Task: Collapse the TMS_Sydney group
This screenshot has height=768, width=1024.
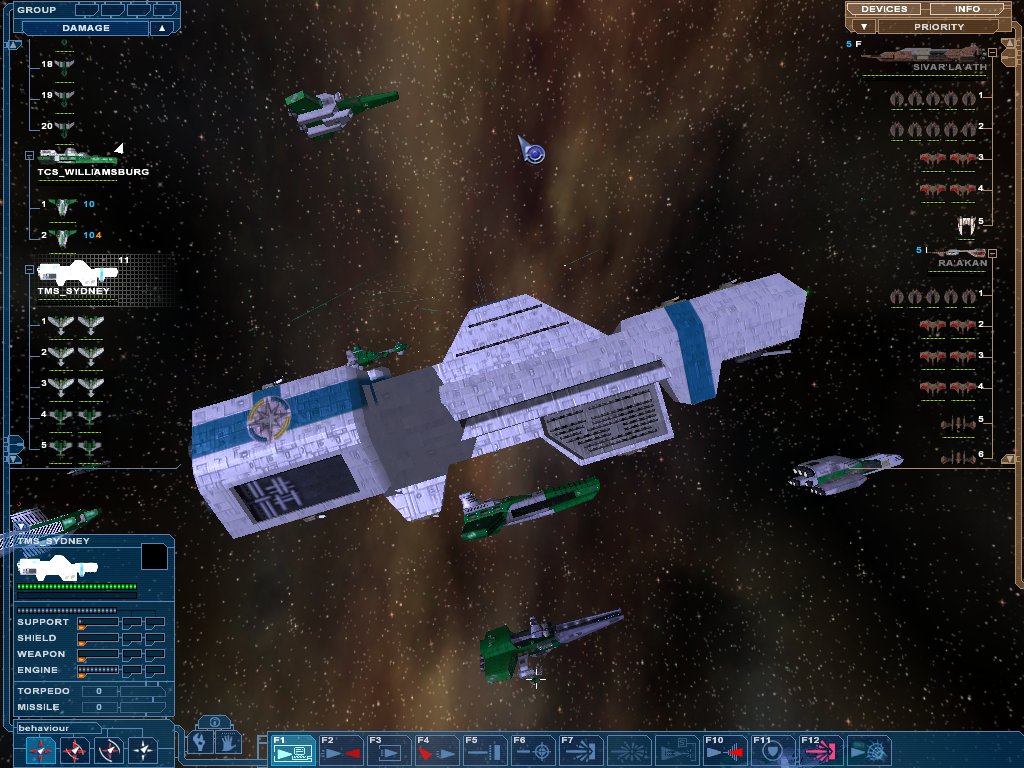Action: coord(30,269)
